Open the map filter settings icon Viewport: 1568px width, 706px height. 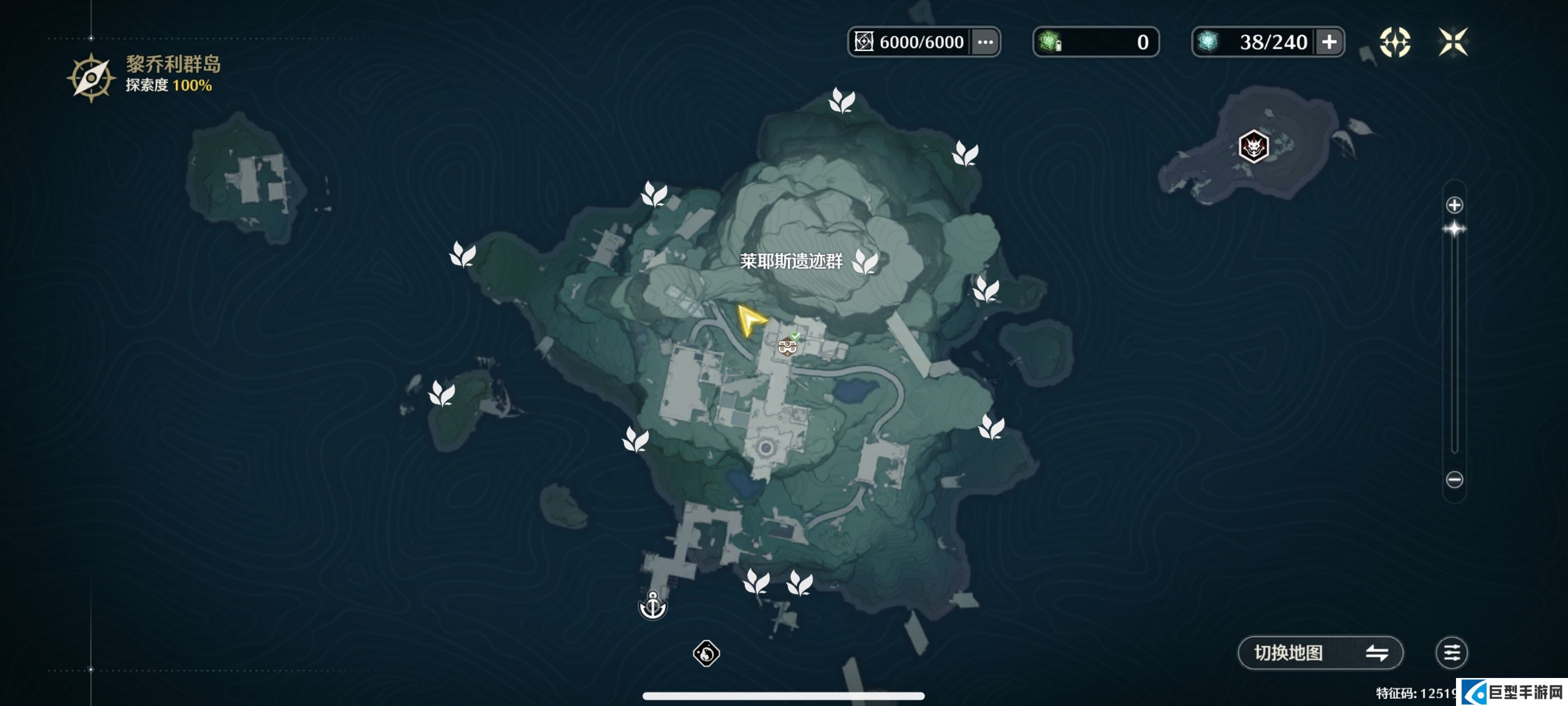point(1451,652)
